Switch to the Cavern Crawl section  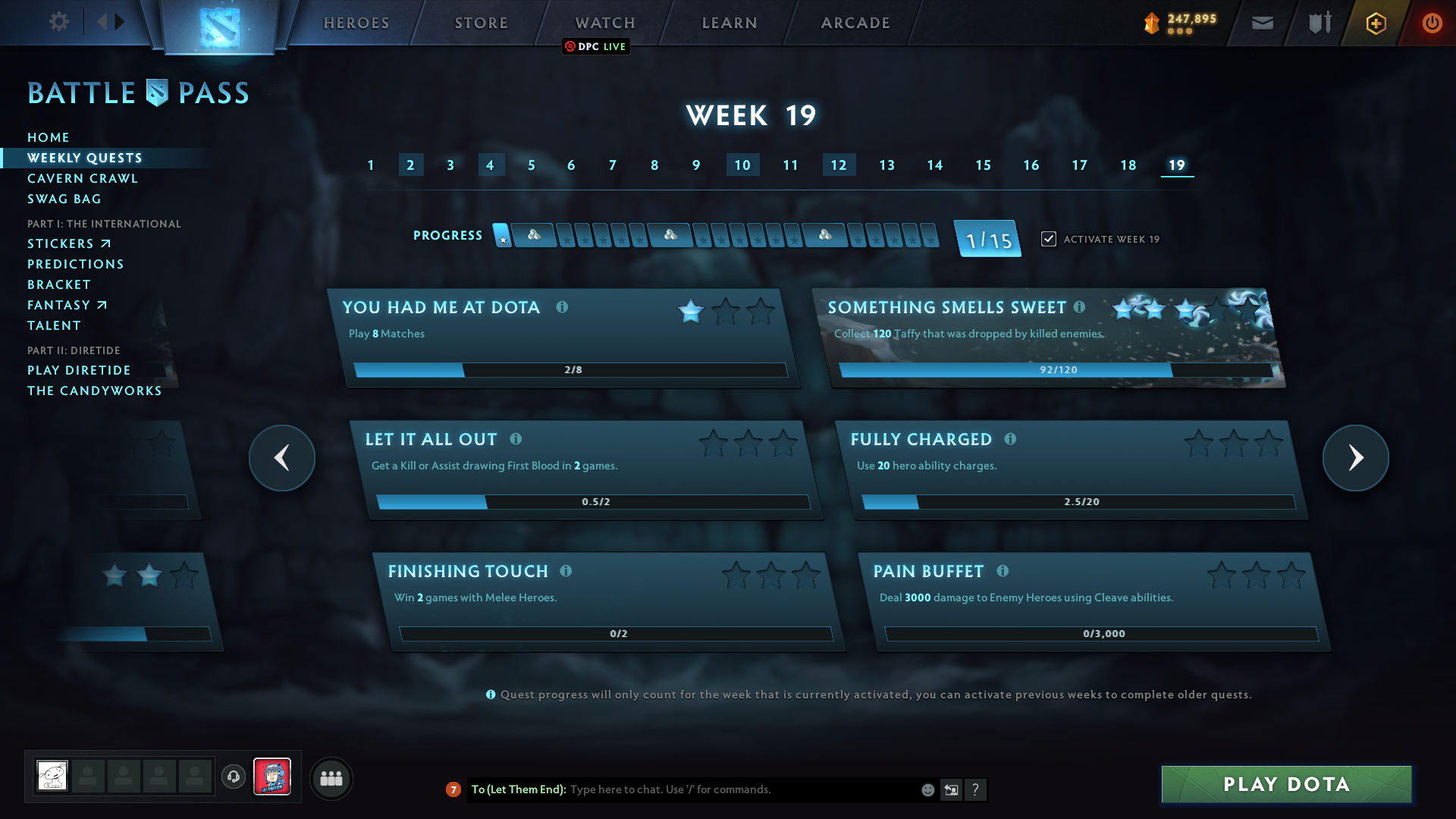click(x=83, y=178)
